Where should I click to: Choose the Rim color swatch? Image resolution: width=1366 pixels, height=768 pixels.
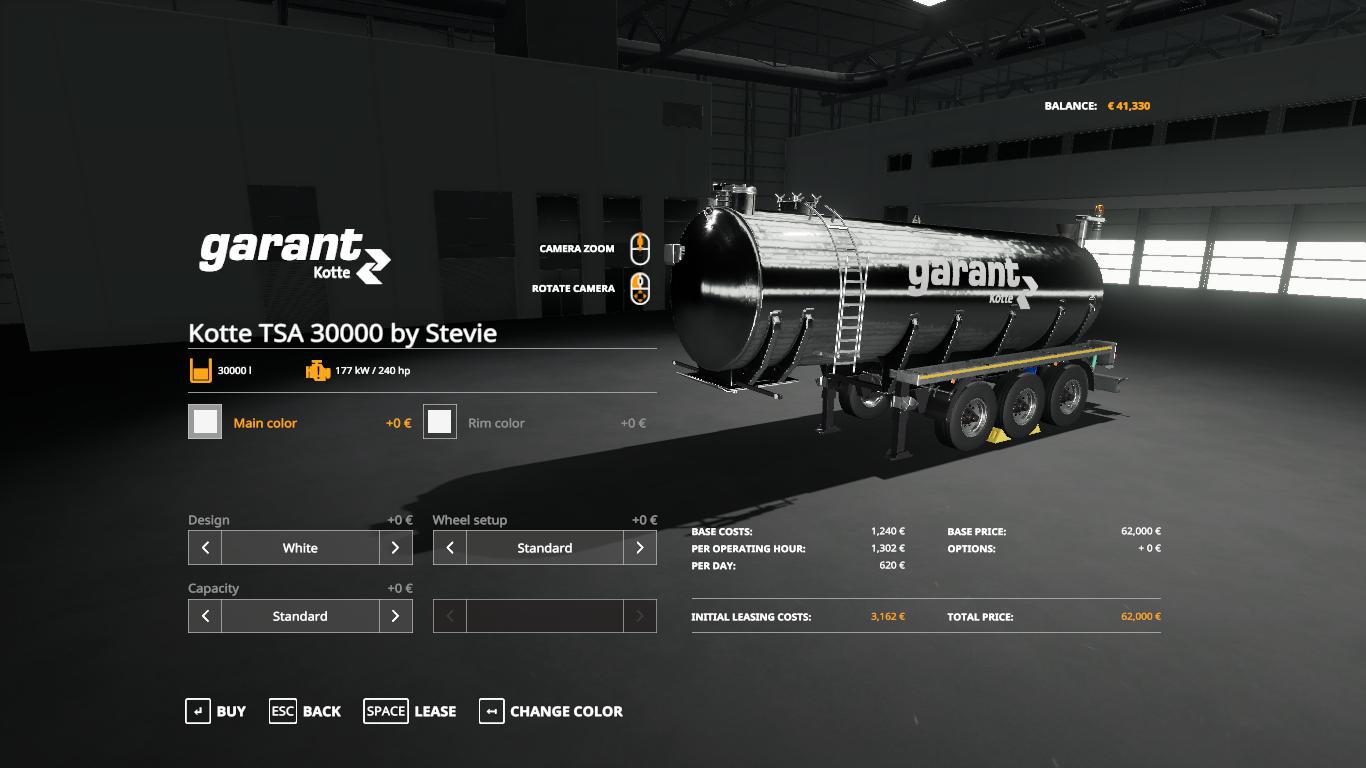[x=440, y=422]
